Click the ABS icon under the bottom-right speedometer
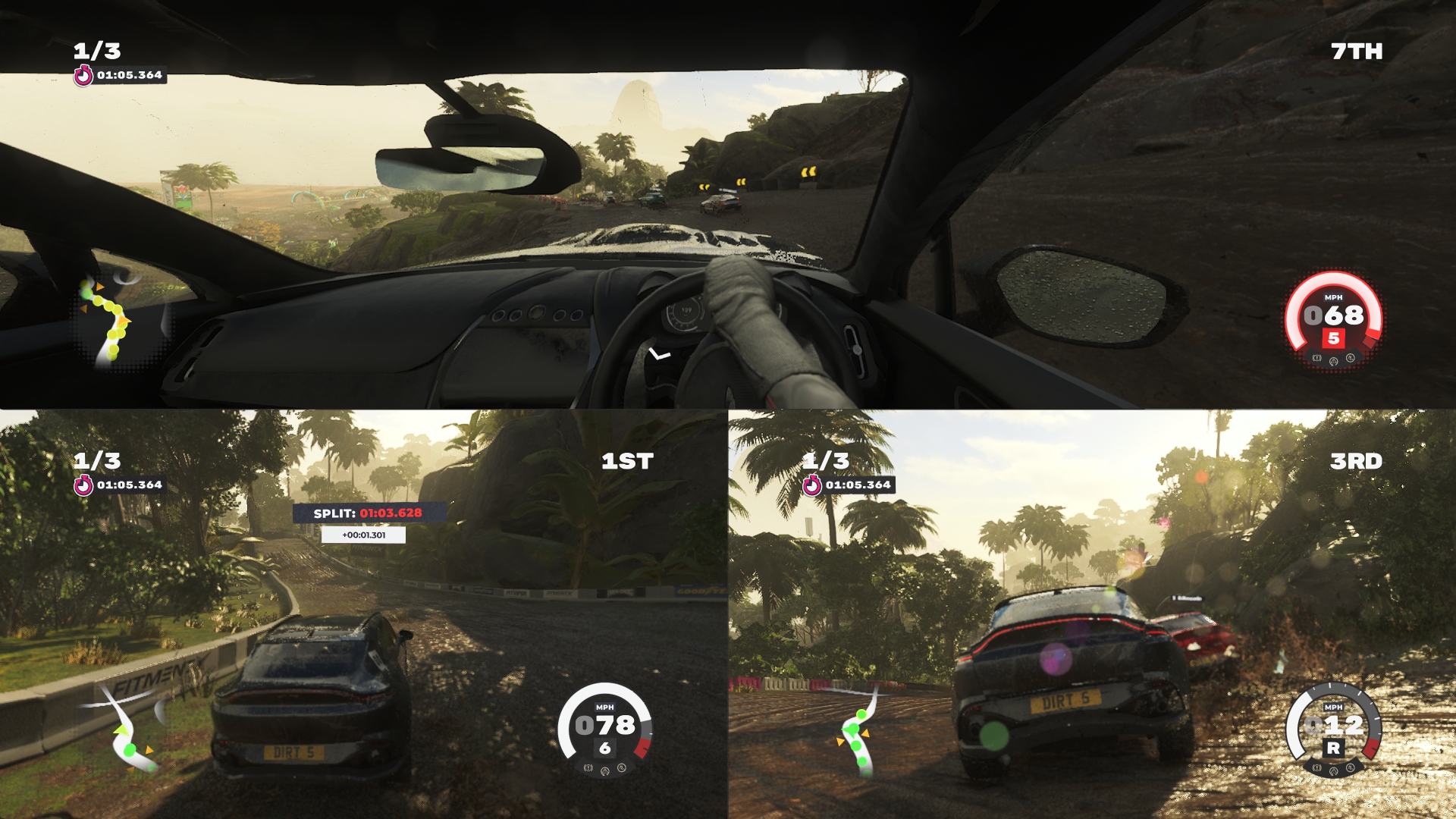The image size is (1456, 819). pos(1351,768)
